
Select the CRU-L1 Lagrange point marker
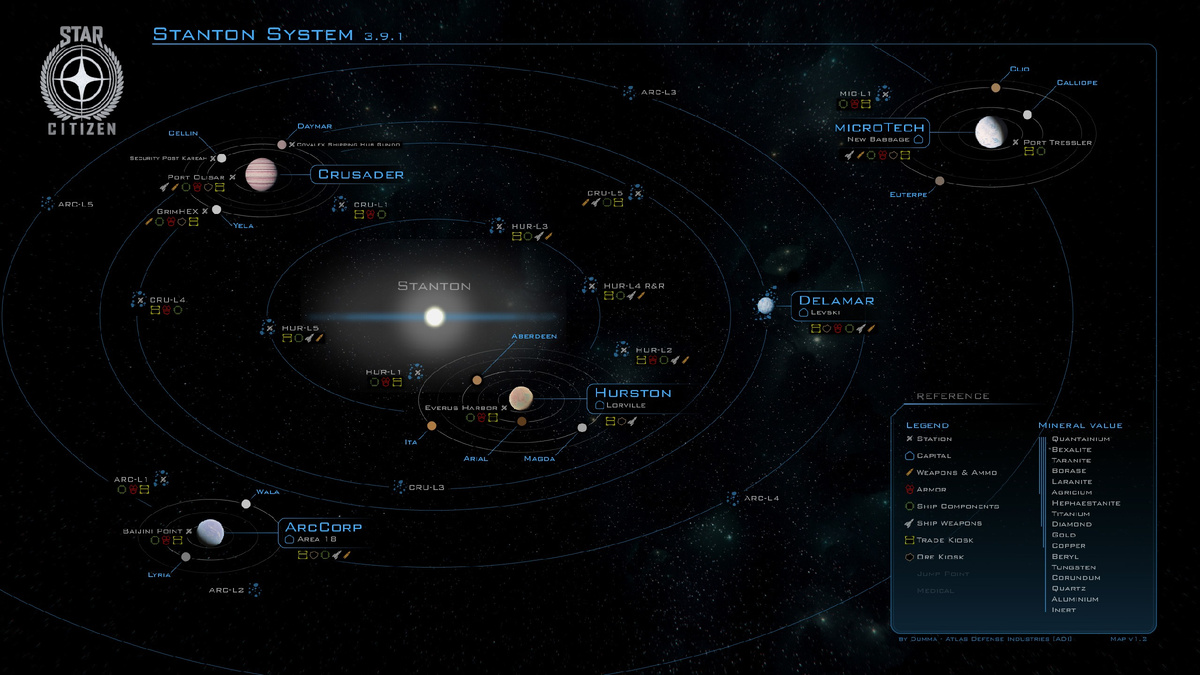[x=342, y=204]
